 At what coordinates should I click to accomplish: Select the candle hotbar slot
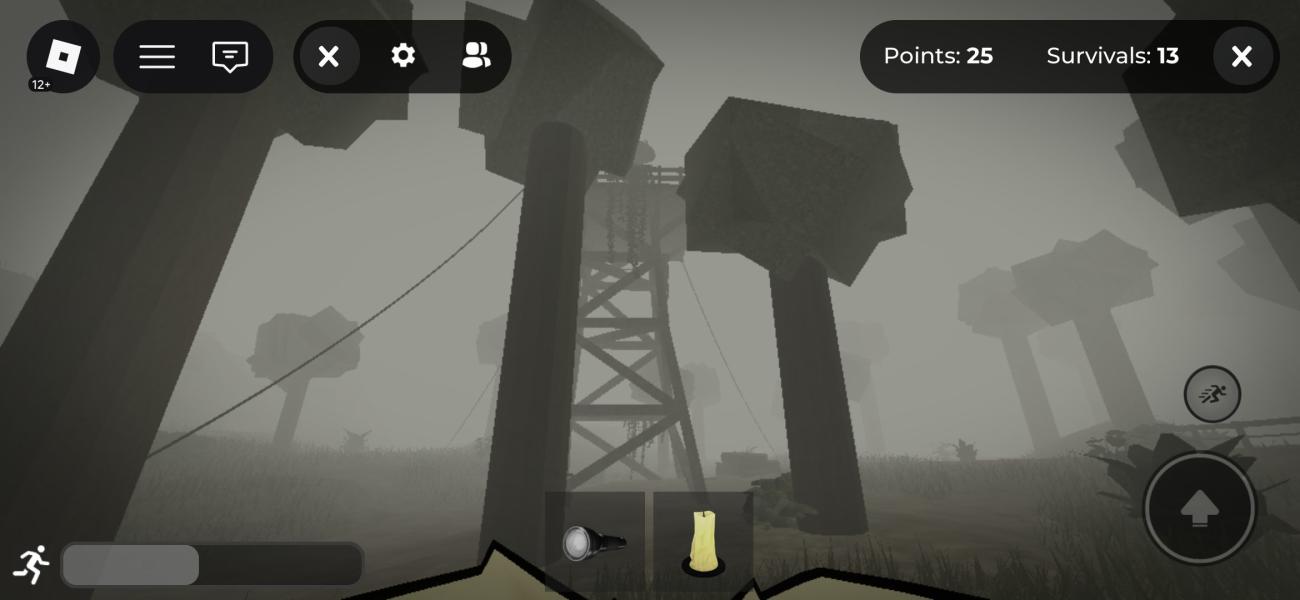coord(703,541)
